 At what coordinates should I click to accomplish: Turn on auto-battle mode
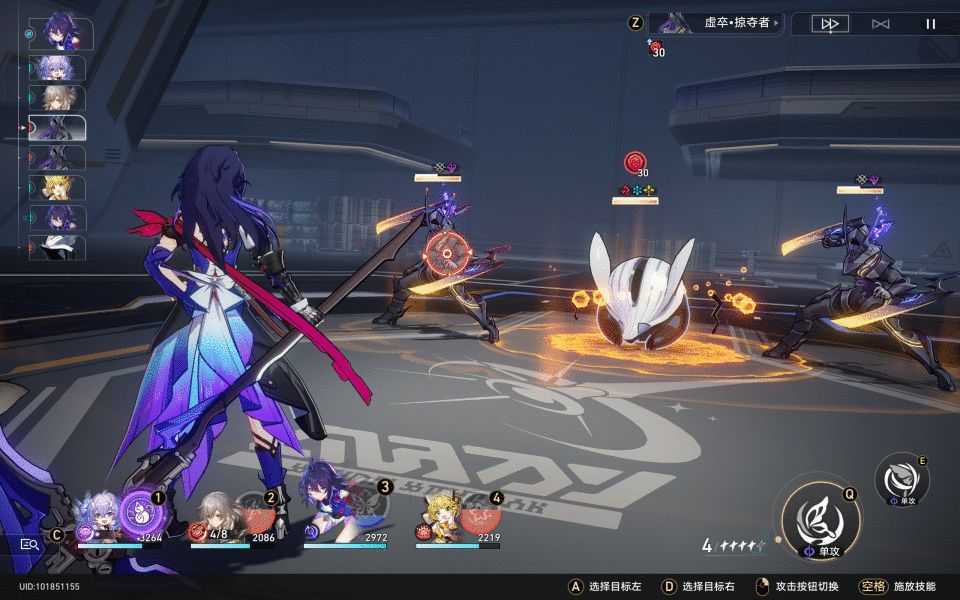(880, 24)
